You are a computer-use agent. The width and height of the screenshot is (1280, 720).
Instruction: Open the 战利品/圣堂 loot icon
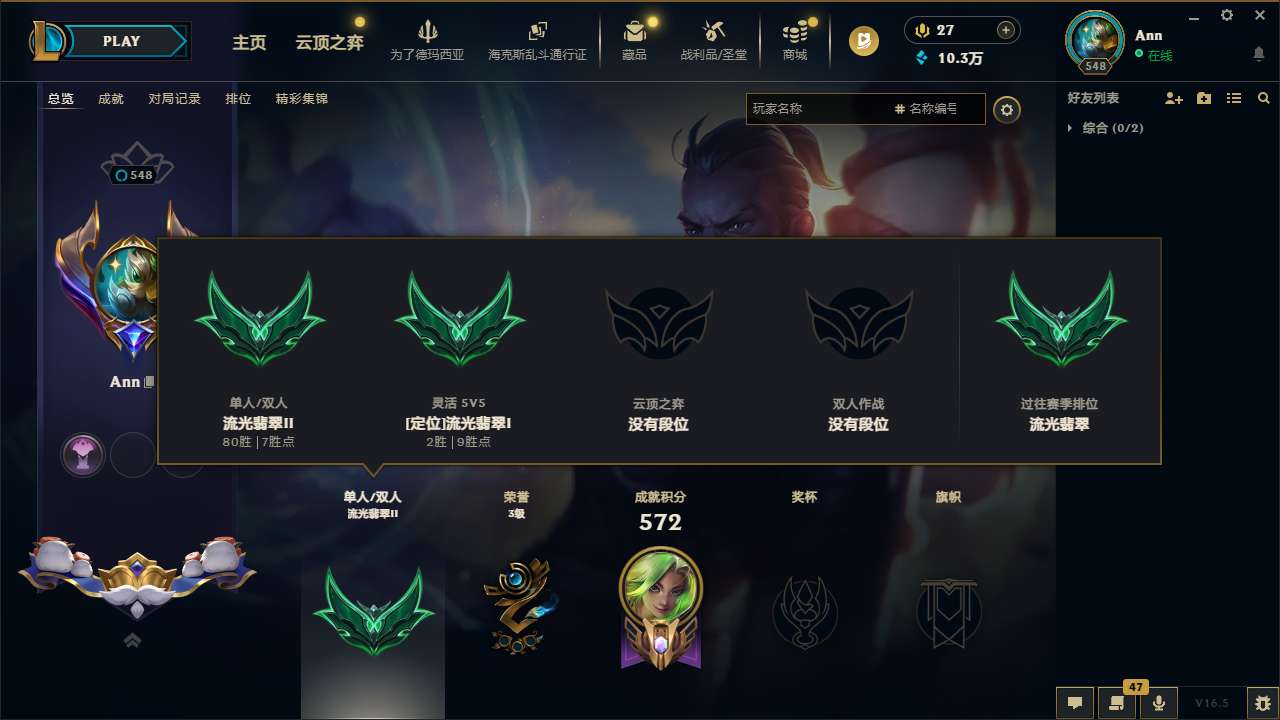point(713,40)
